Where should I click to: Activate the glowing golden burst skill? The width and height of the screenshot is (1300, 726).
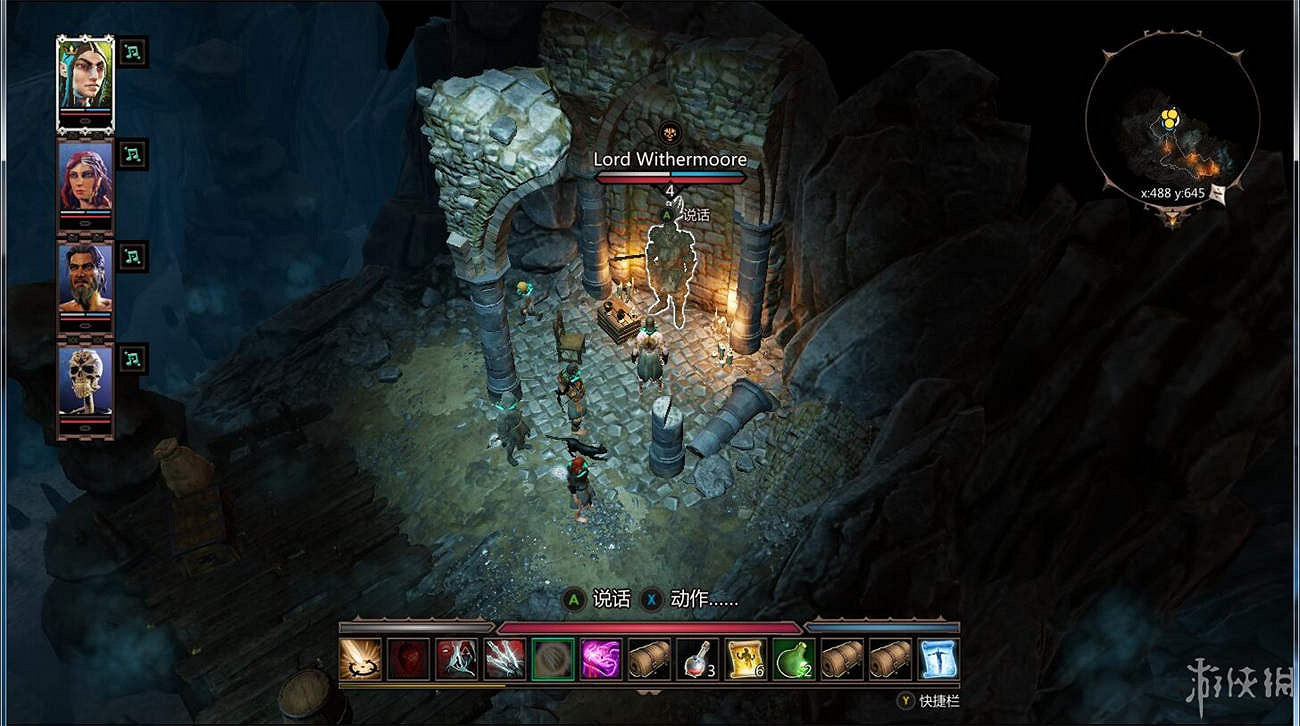coord(360,659)
